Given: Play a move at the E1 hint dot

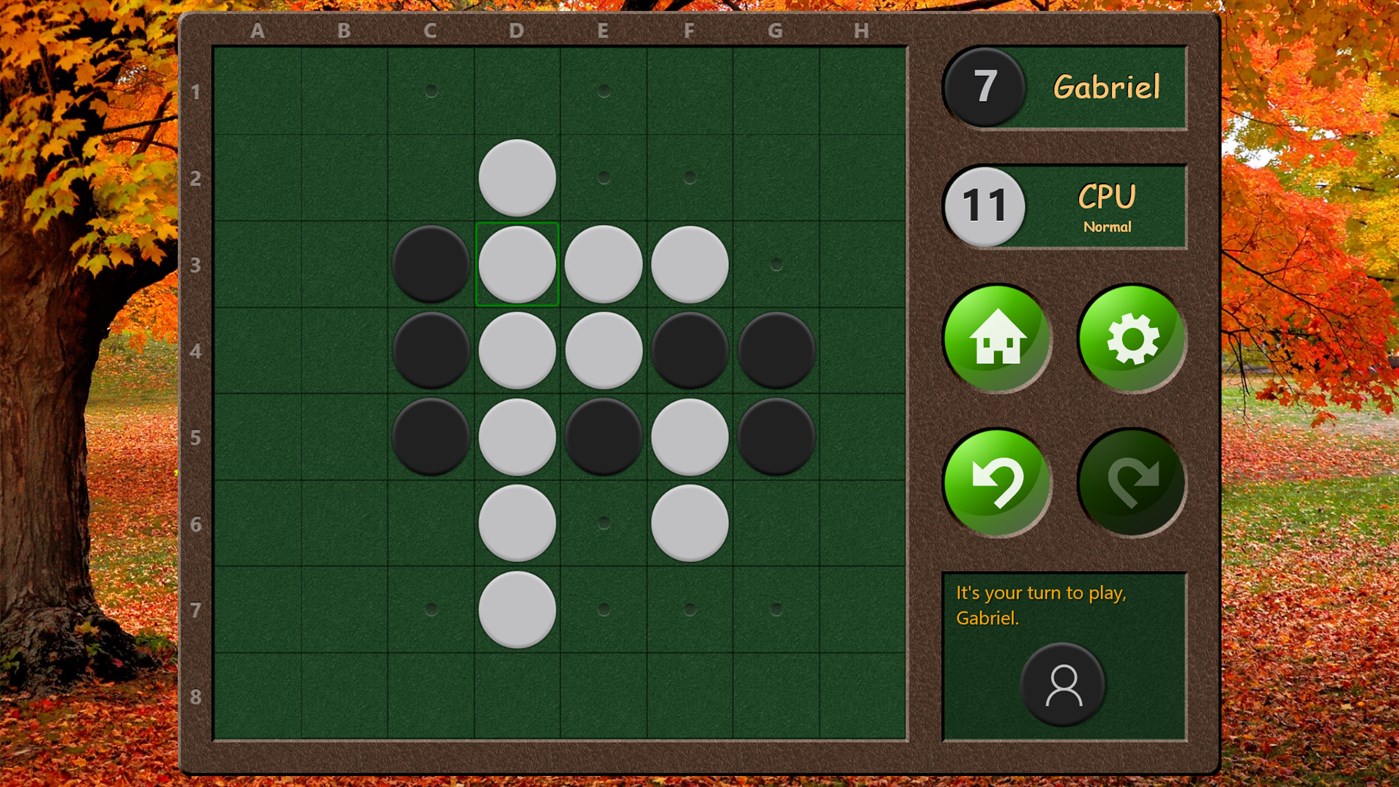Looking at the screenshot, I should (602, 91).
